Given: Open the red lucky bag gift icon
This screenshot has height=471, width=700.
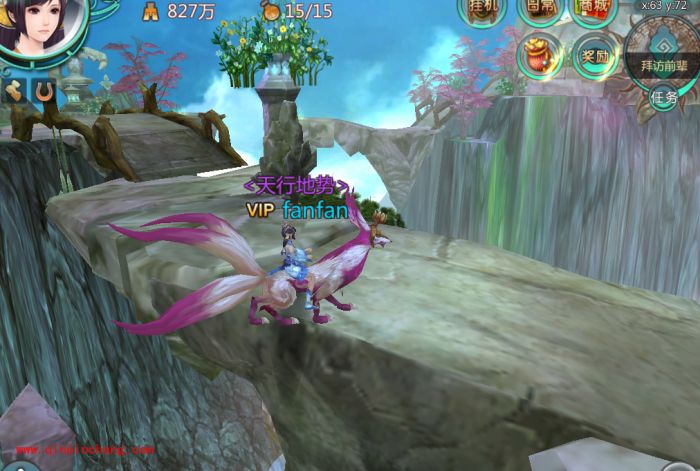Looking at the screenshot, I should [x=541, y=54].
